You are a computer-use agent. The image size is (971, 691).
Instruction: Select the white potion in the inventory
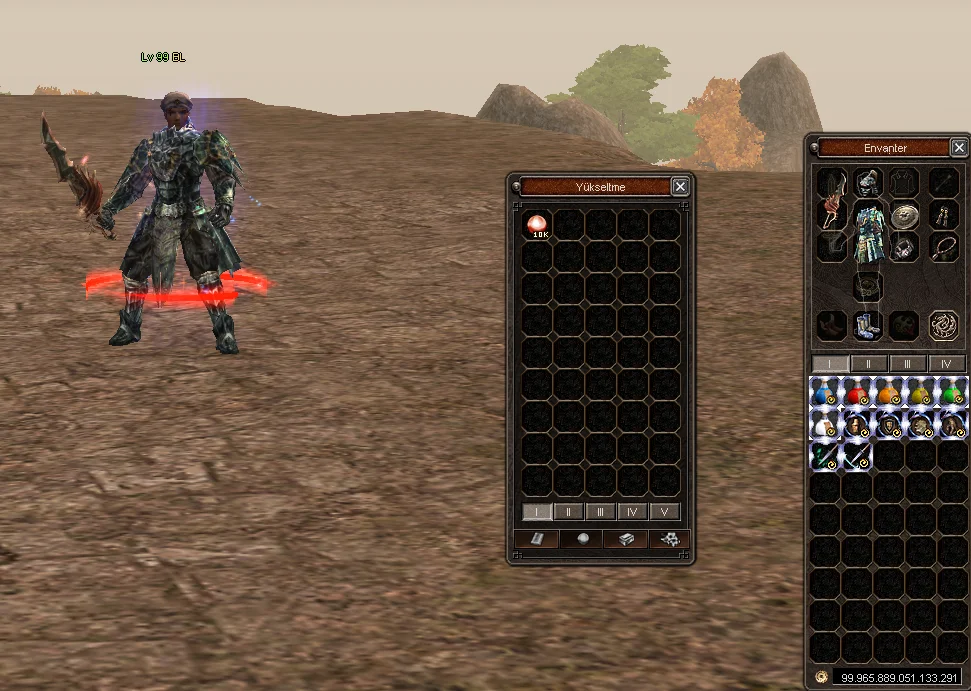click(x=824, y=424)
